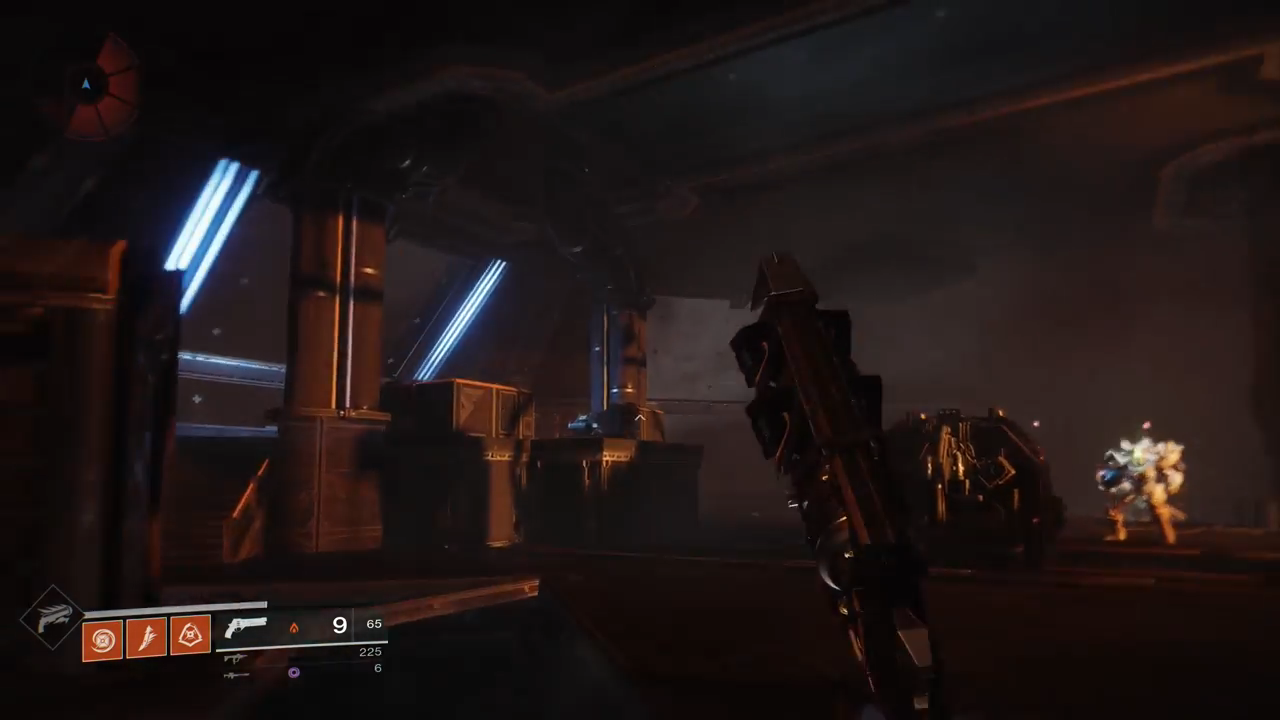Choose the heavy sniper rifle weapon
Image resolution: width=1280 pixels, height=720 pixels.
tap(236, 675)
